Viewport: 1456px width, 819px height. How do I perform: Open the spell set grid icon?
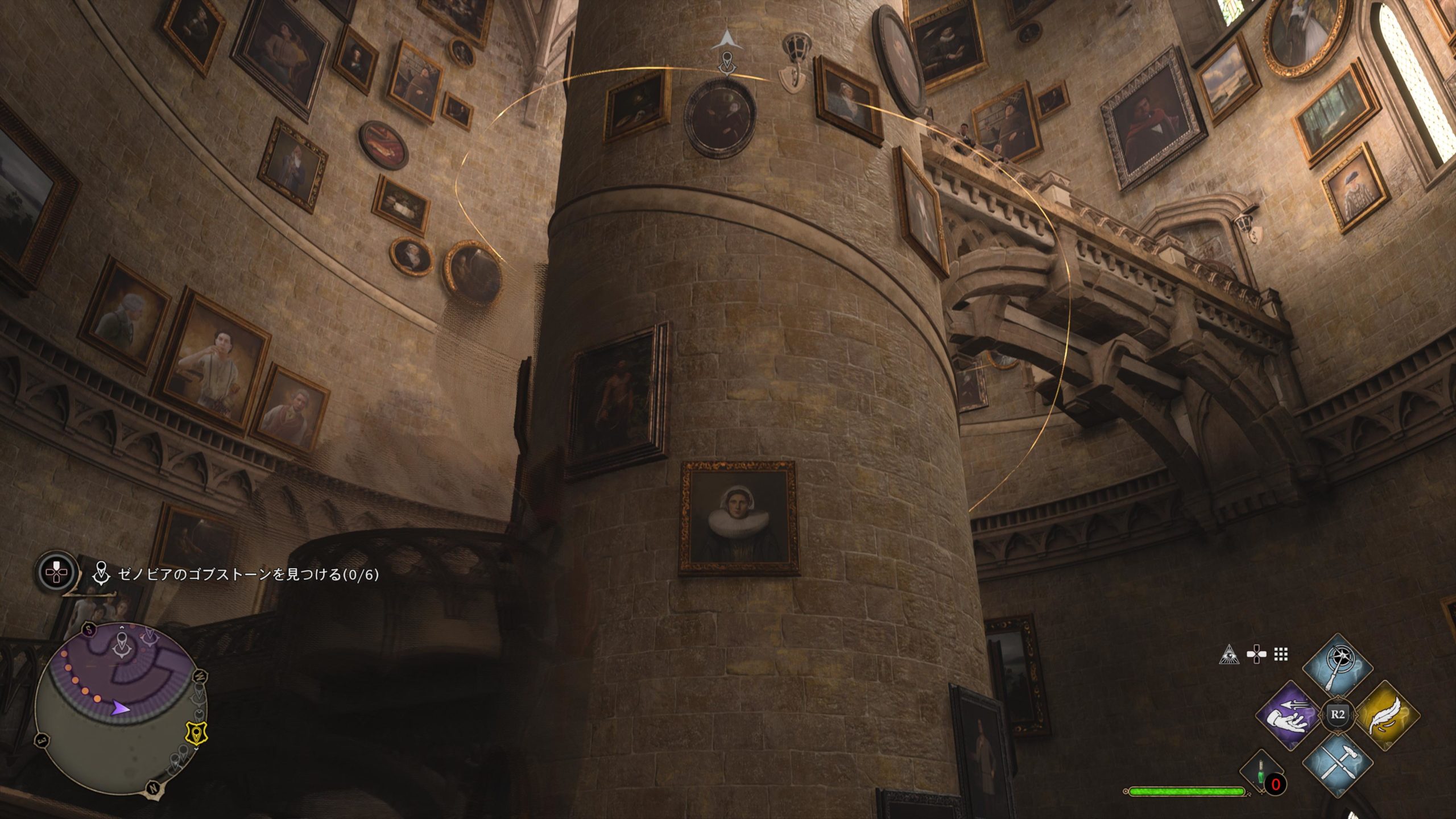pyautogui.click(x=1281, y=655)
